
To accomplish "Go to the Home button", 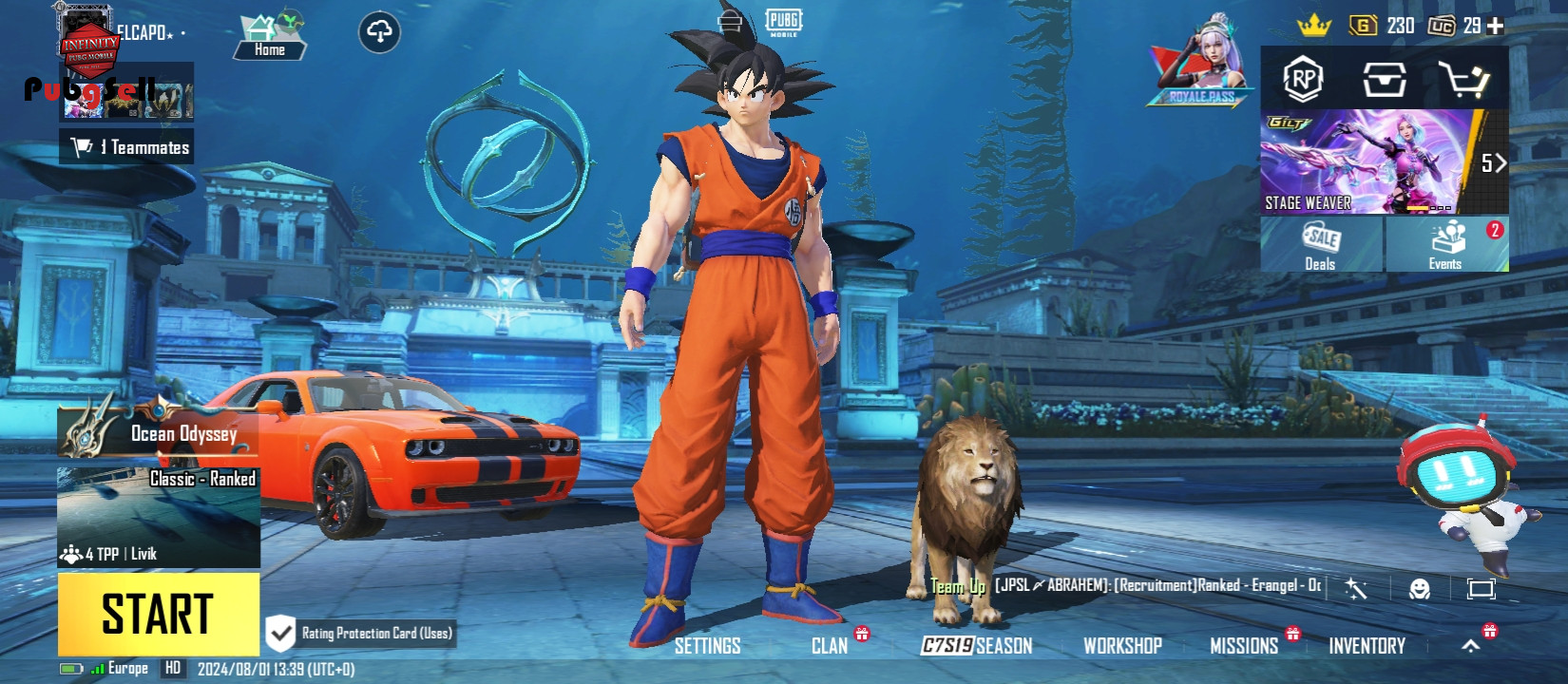I will tap(270, 39).
